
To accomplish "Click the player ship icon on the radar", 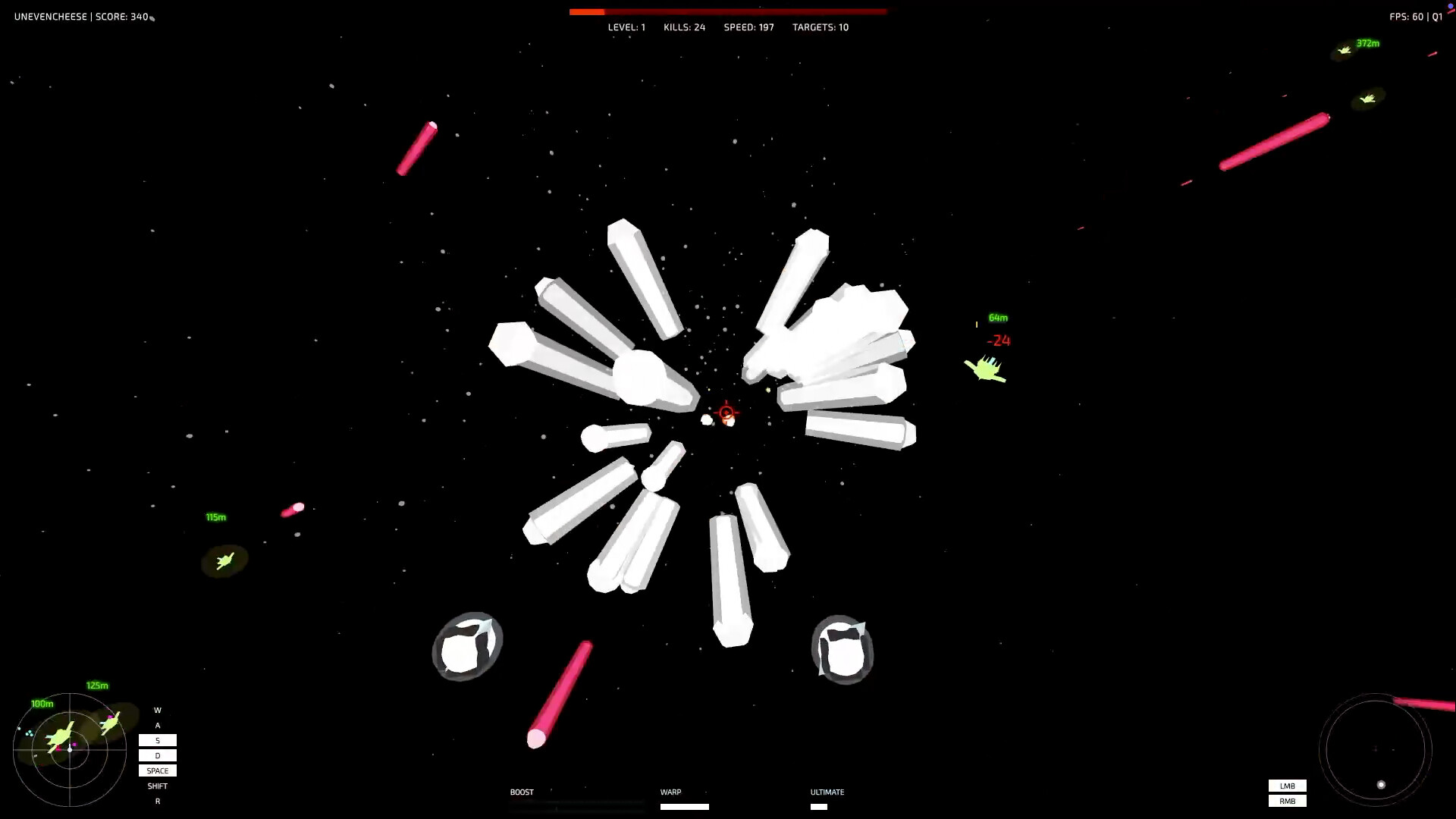I will [x=70, y=747].
